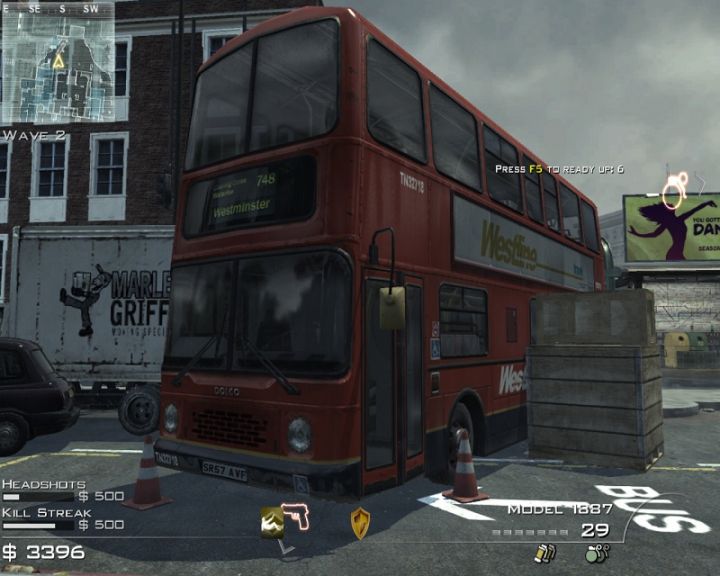Screen dimensions: 720x576
Task: Choose the frag grenade icon
Action: [596, 552]
